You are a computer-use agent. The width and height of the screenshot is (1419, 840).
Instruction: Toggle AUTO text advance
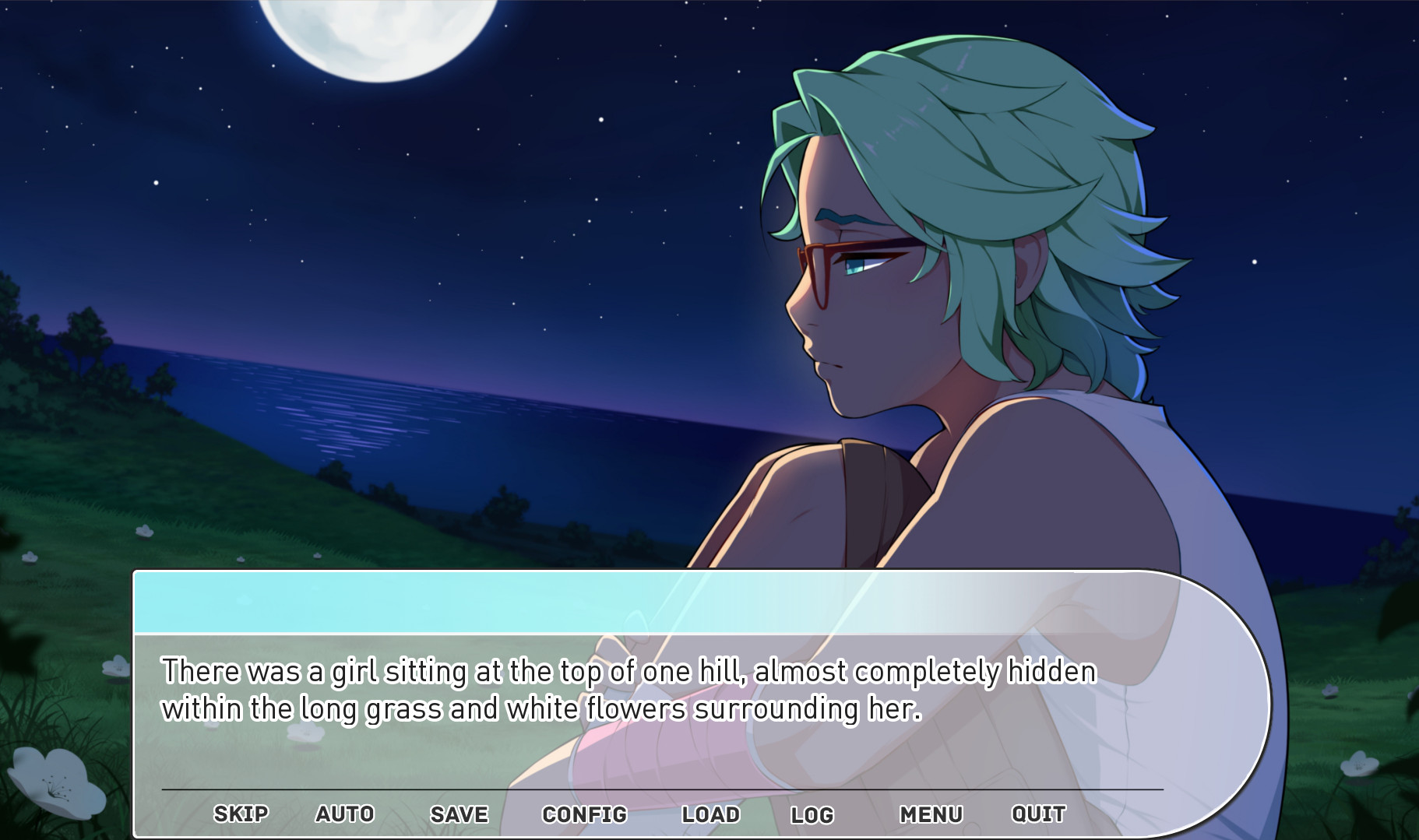click(345, 814)
